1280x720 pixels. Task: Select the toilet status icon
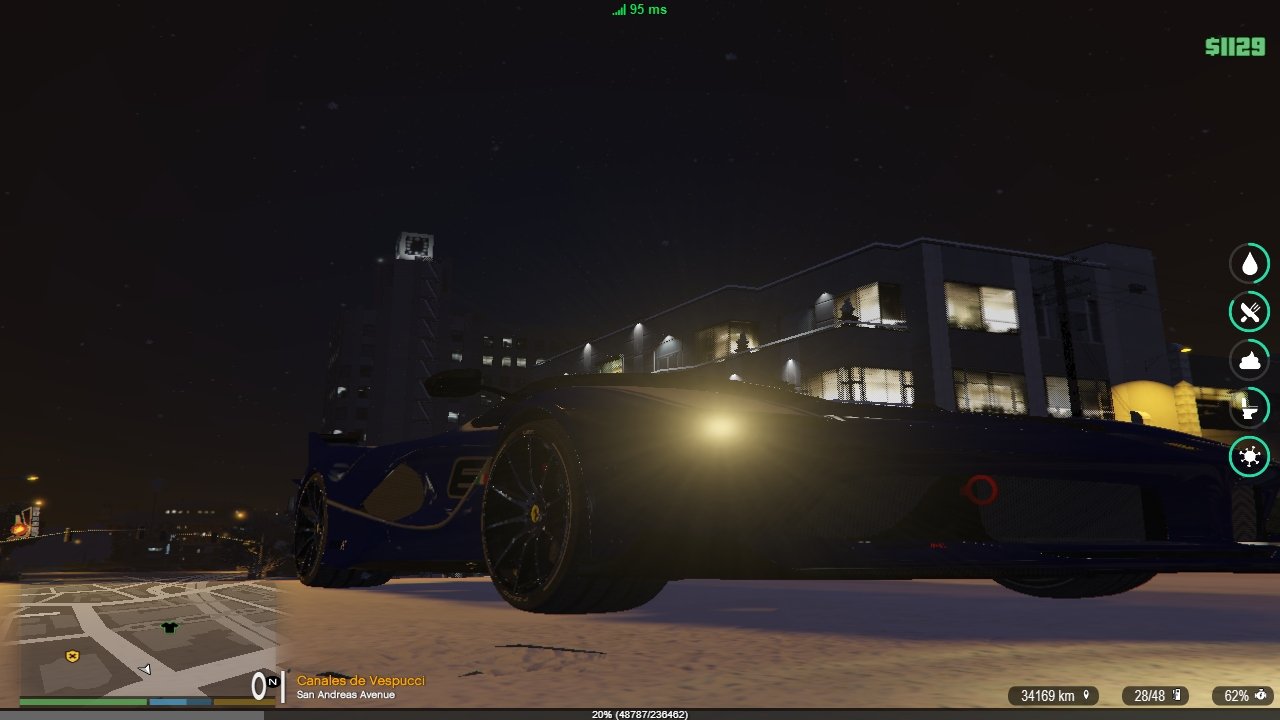pos(1249,408)
